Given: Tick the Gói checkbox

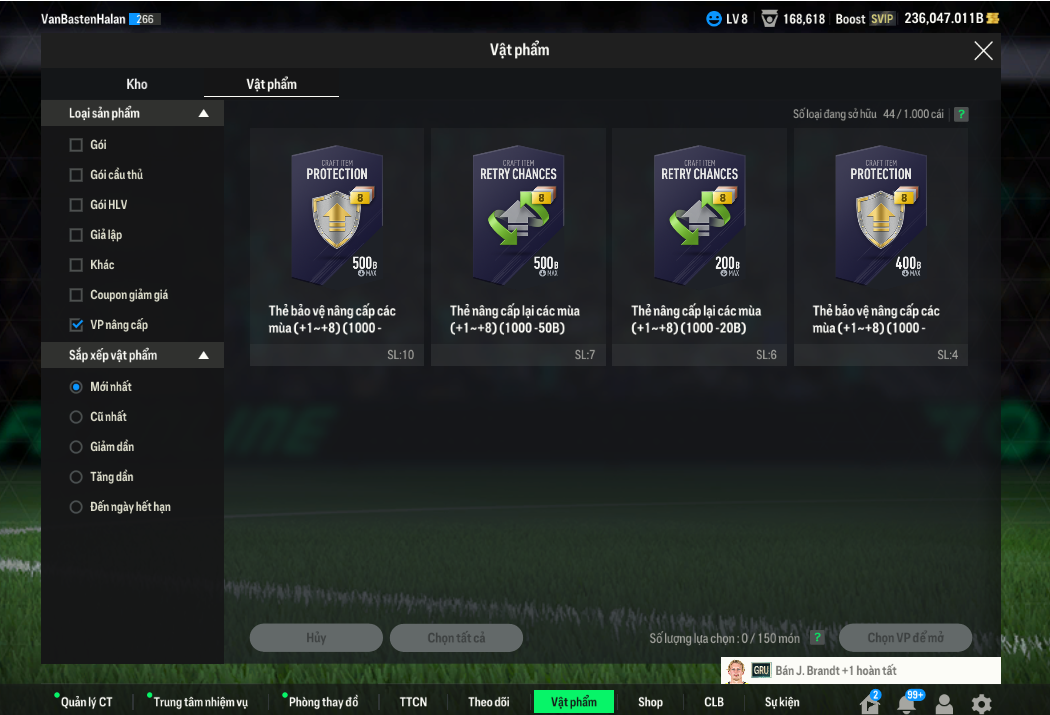Looking at the screenshot, I should pyautogui.click(x=76, y=145).
